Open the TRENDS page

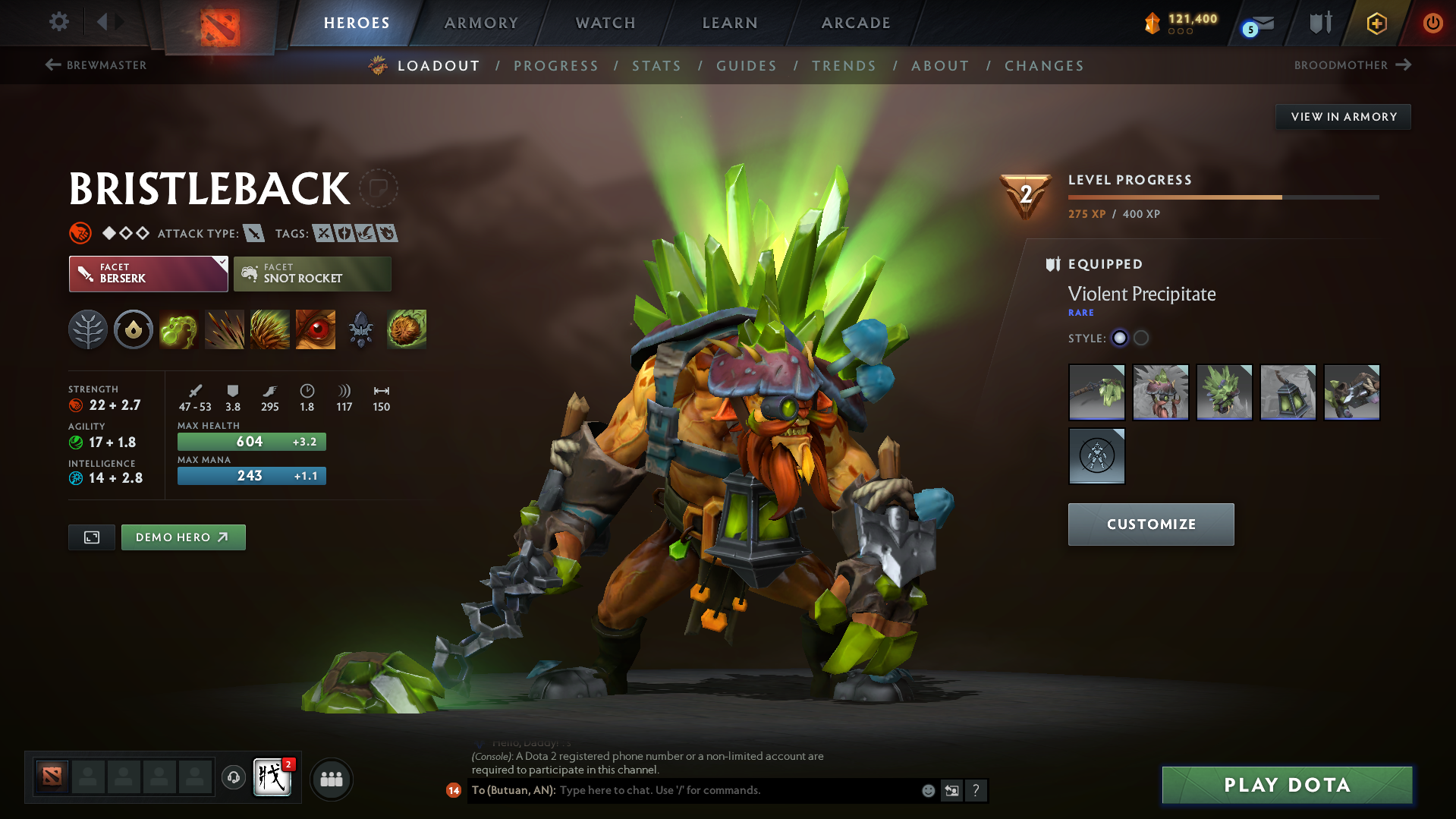(x=844, y=66)
